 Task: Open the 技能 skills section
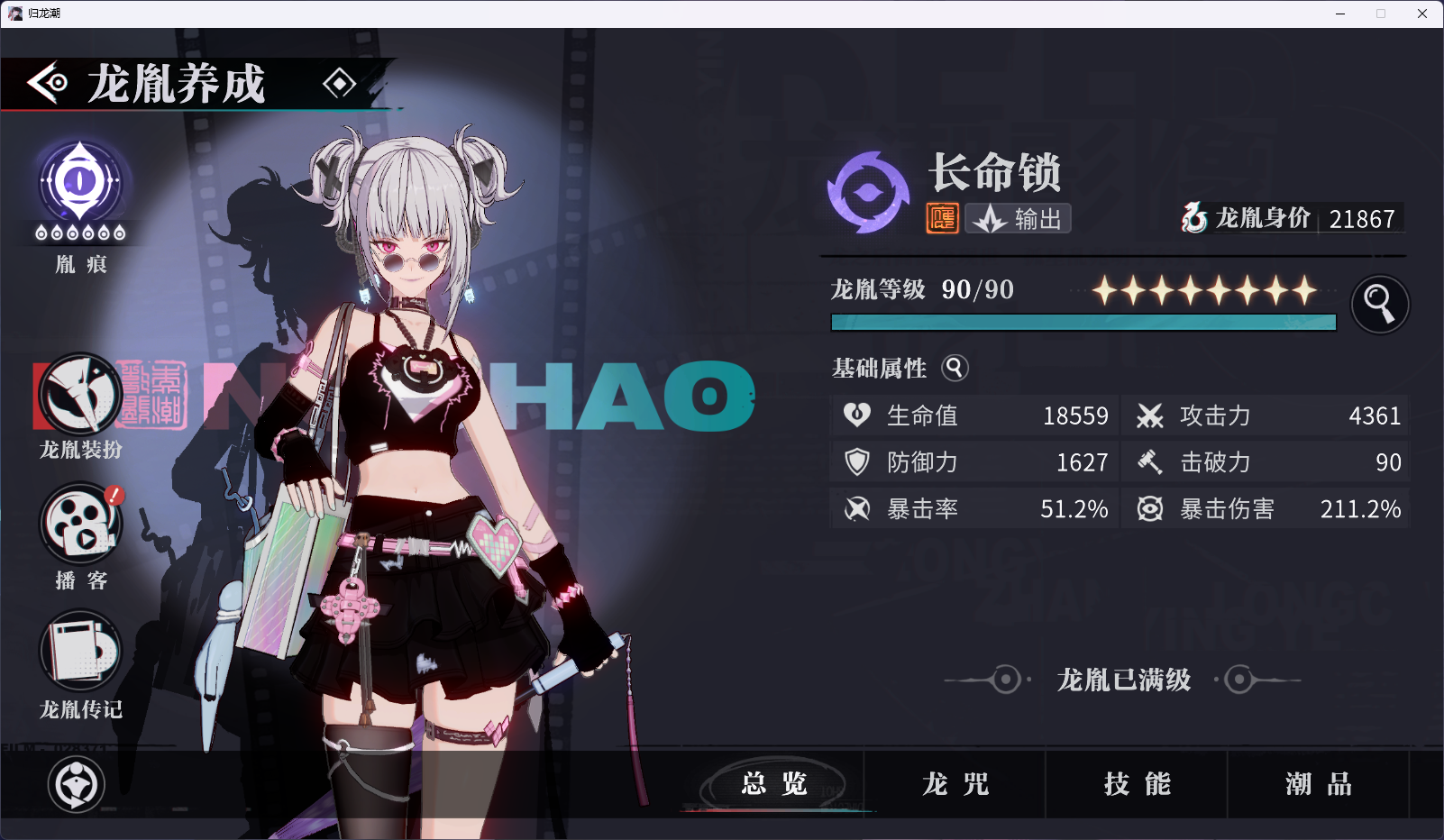[x=1138, y=785]
